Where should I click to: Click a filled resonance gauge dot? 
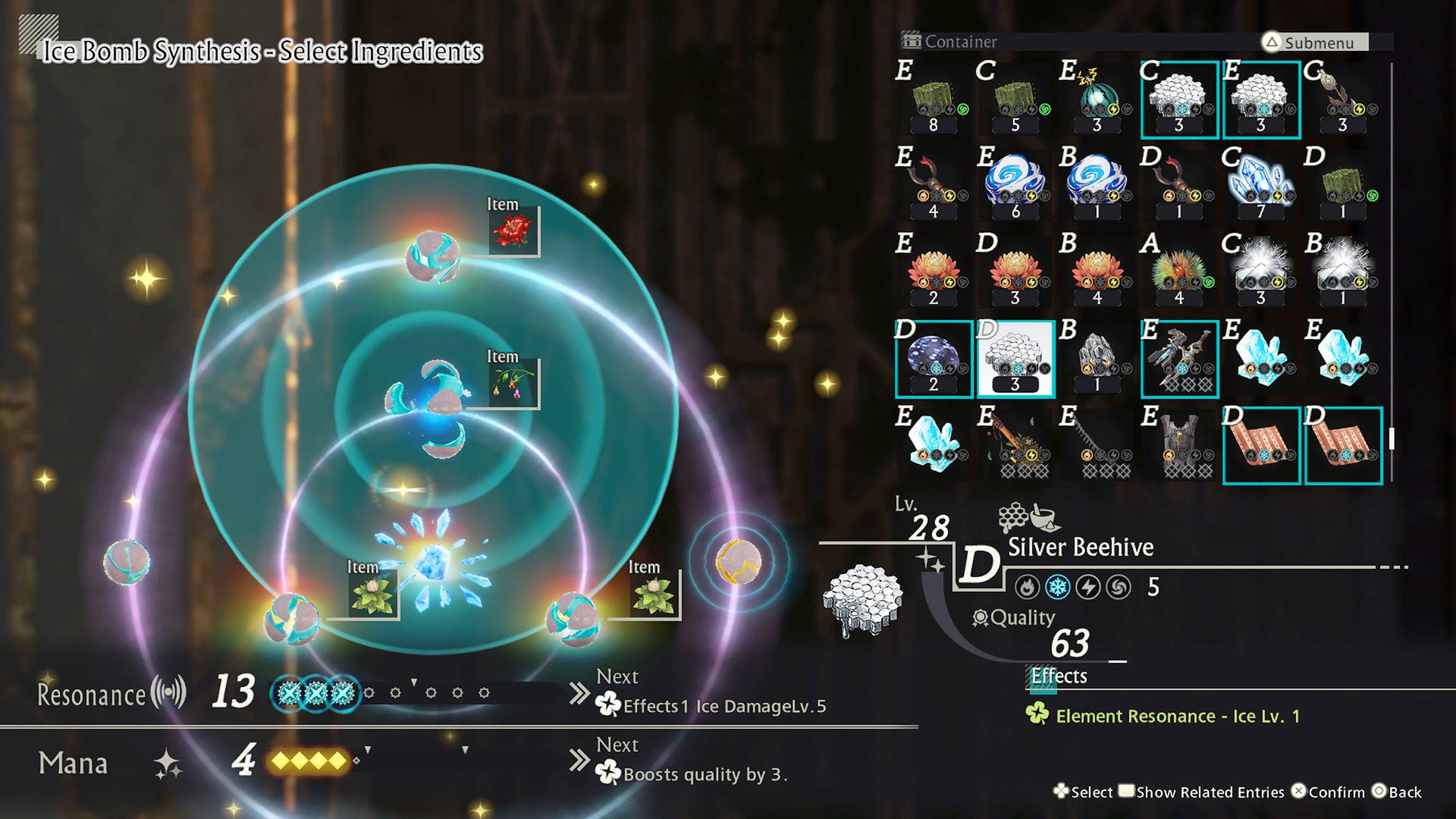pyautogui.click(x=287, y=692)
